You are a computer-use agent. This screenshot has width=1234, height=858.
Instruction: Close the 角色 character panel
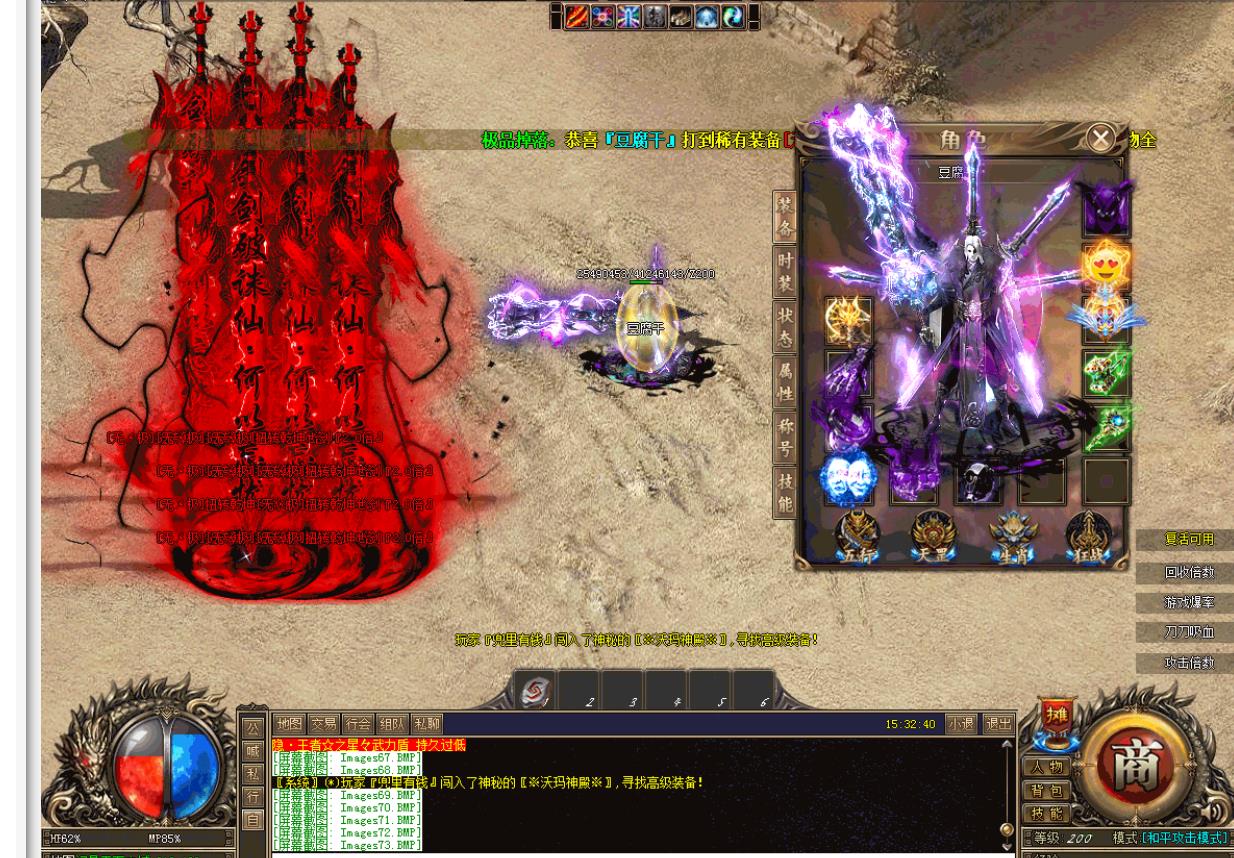[x=1100, y=138]
